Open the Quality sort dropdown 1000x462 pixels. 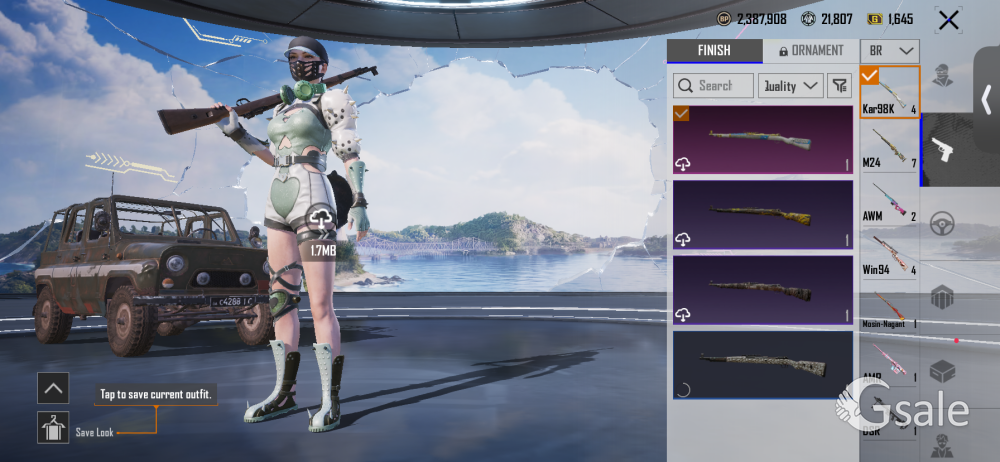pyautogui.click(x=790, y=86)
